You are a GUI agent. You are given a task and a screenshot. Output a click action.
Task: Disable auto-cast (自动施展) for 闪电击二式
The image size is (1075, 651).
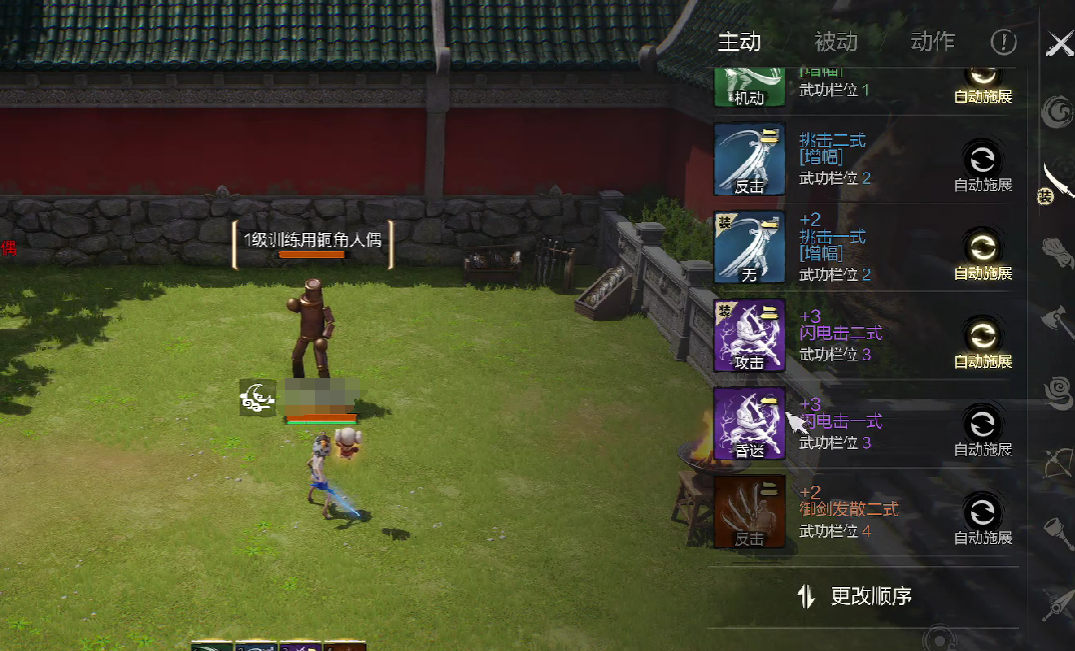pyautogui.click(x=983, y=335)
